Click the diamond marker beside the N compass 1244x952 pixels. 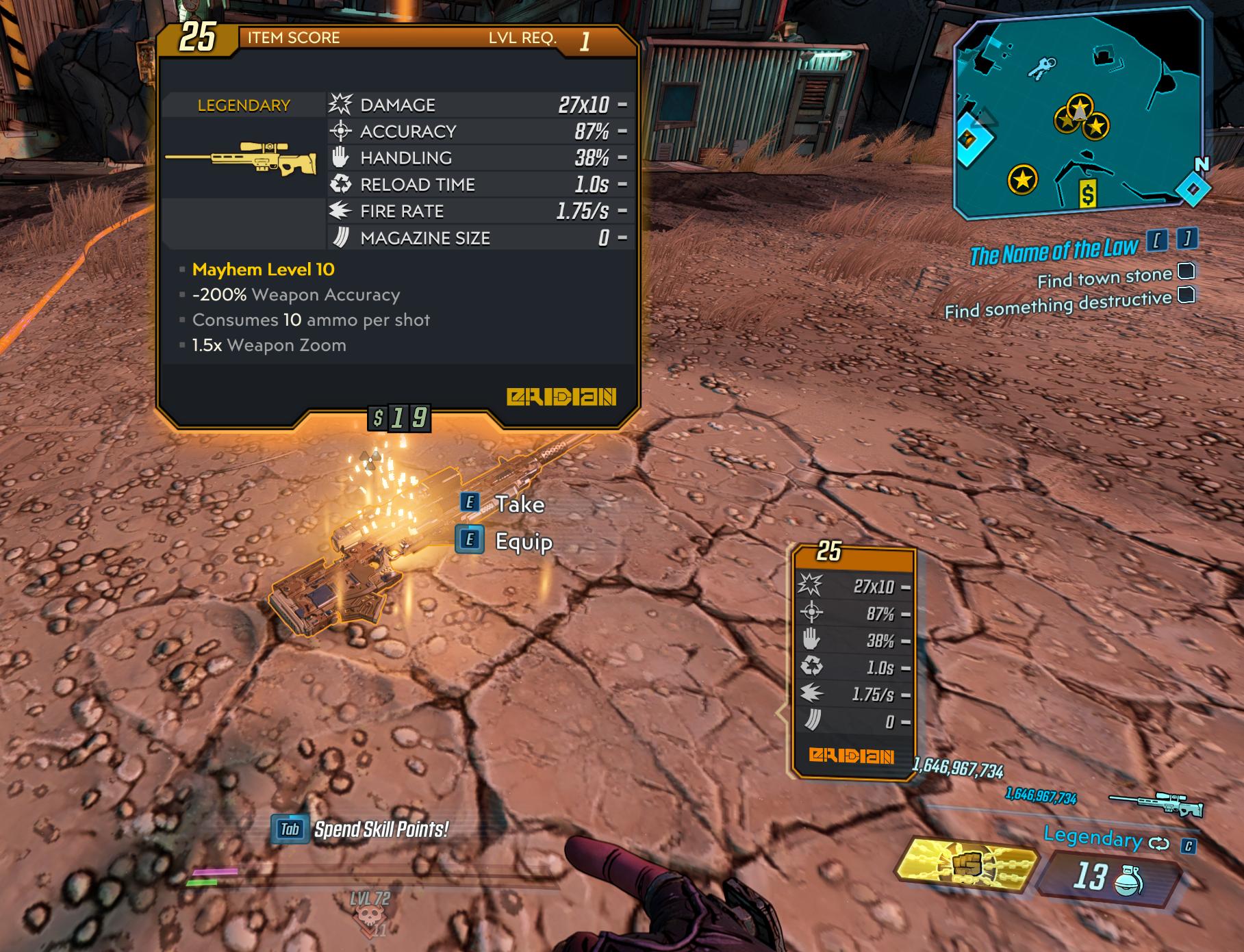(x=1193, y=189)
